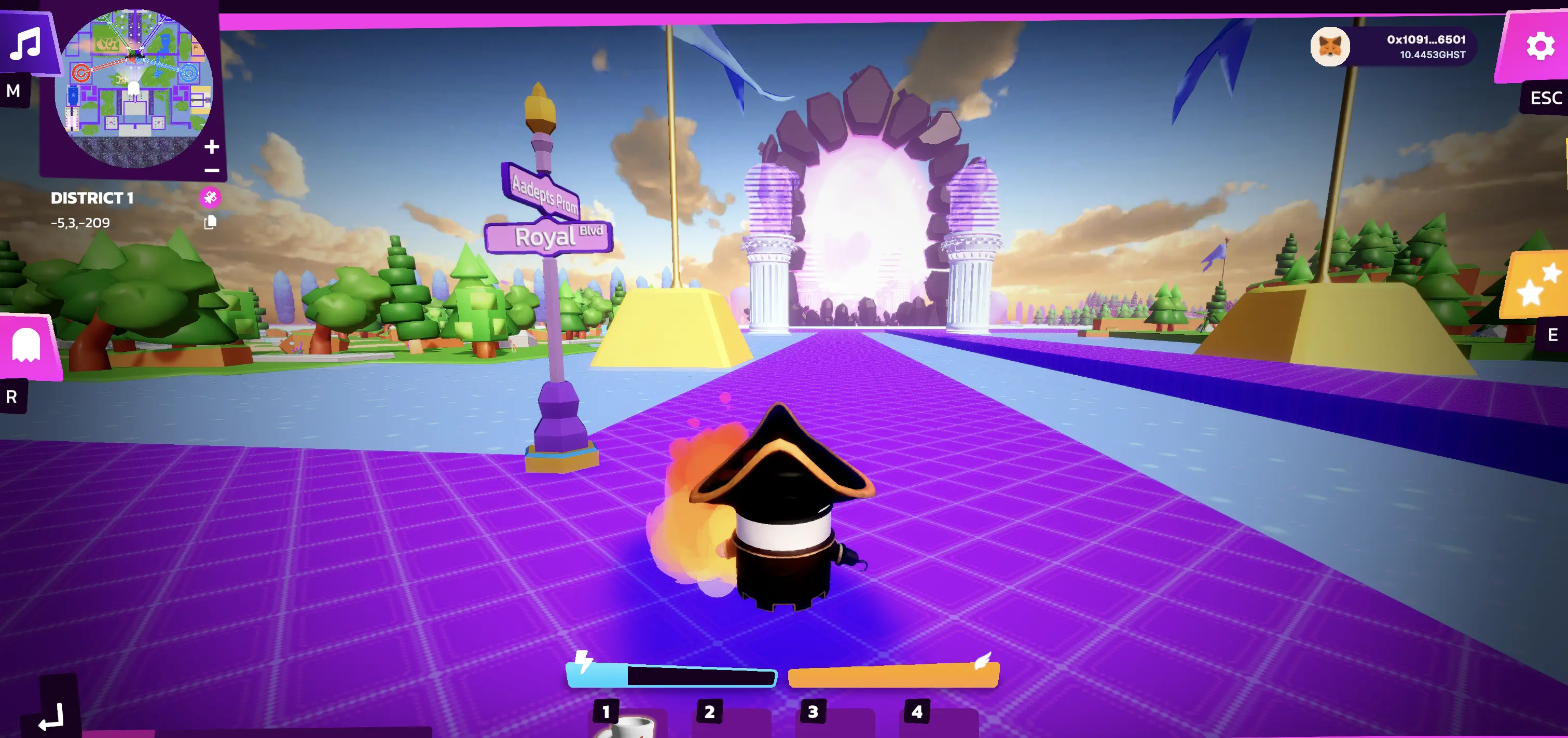Zoom in the minimap with the plus
The image size is (1568, 738).
coord(212,146)
